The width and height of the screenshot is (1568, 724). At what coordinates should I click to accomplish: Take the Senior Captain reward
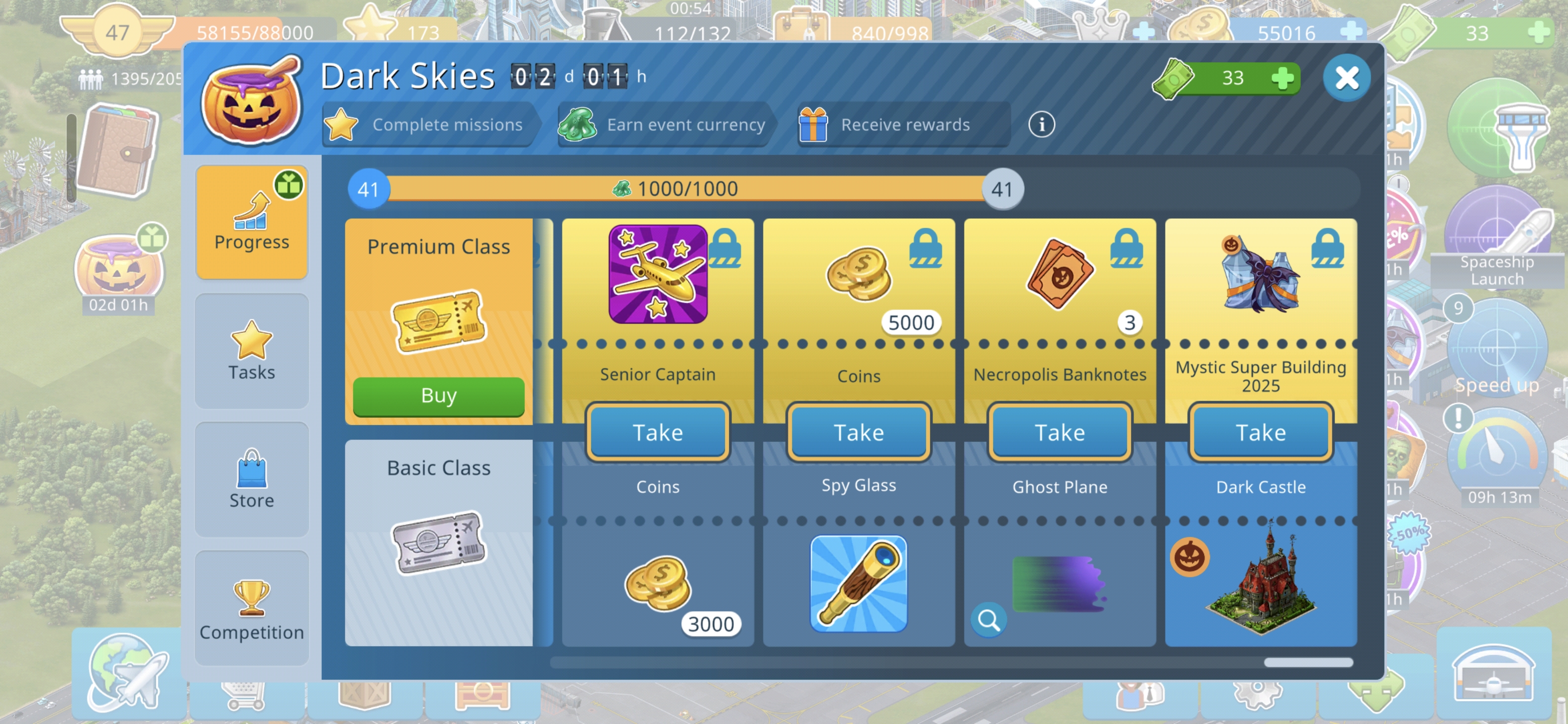[x=657, y=432]
